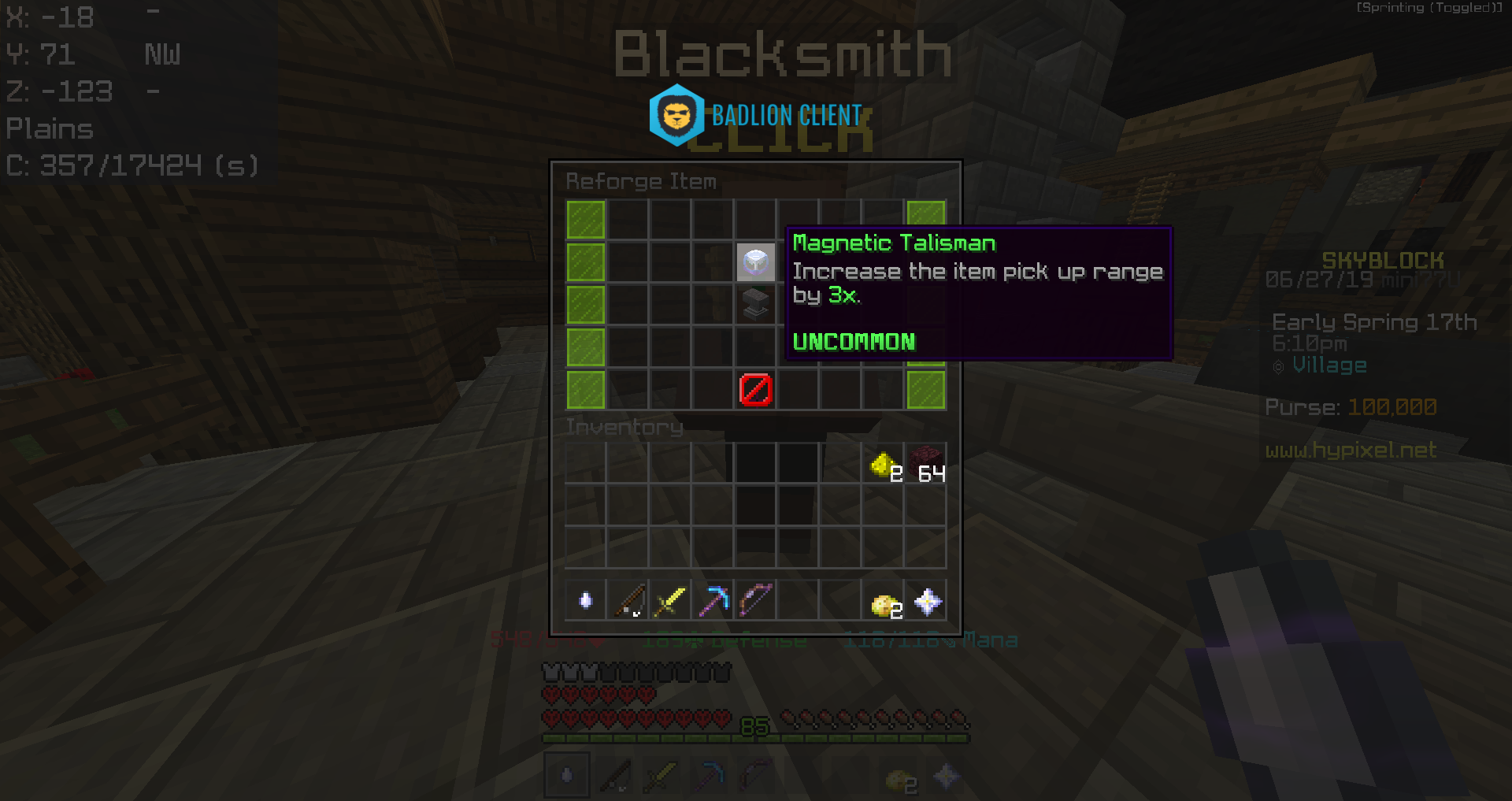Grab the fishing rod from the hotbar
This screenshot has width=1512, height=801.
pos(628,600)
